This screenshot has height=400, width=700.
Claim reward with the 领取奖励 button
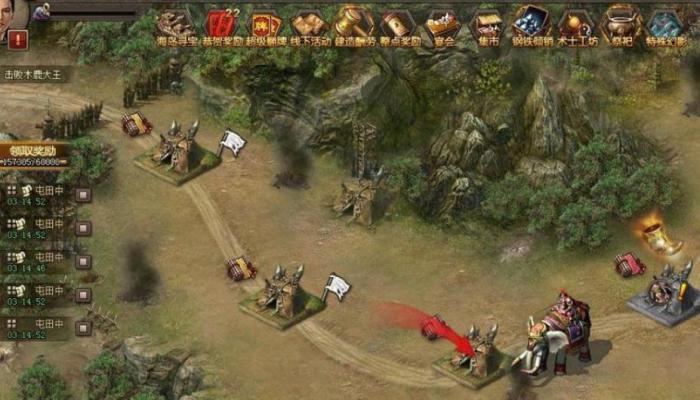32,150
